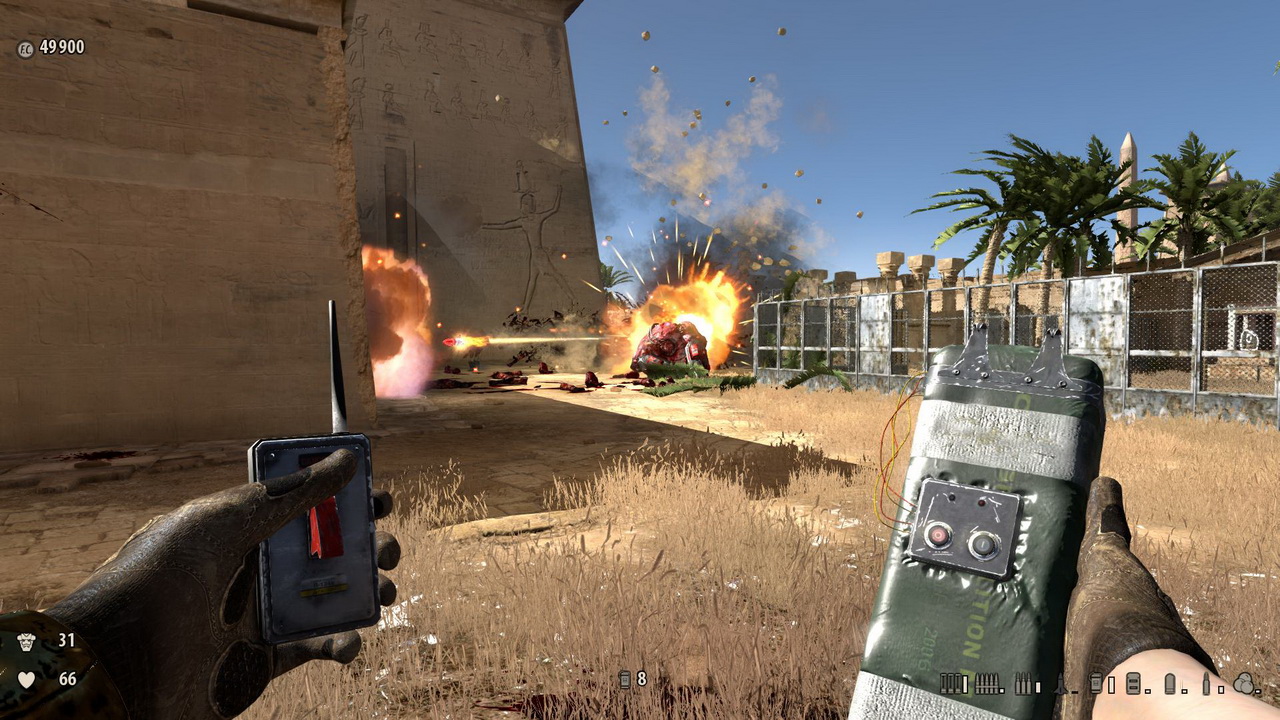Select the C4 explosive pack ammo icon
The height and width of the screenshot is (720, 1280).
[x=1133, y=683]
